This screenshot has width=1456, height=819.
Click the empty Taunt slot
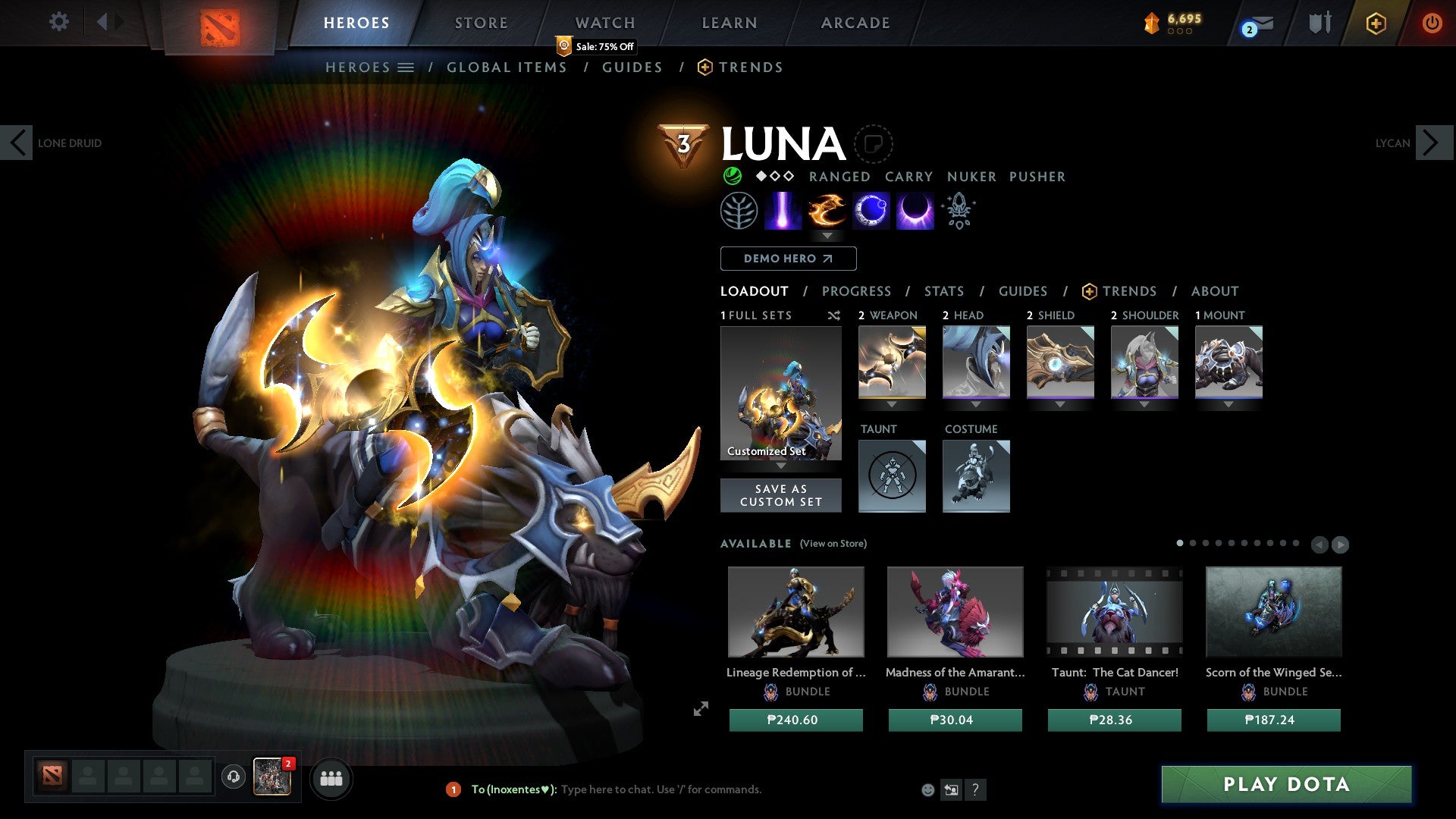point(892,476)
